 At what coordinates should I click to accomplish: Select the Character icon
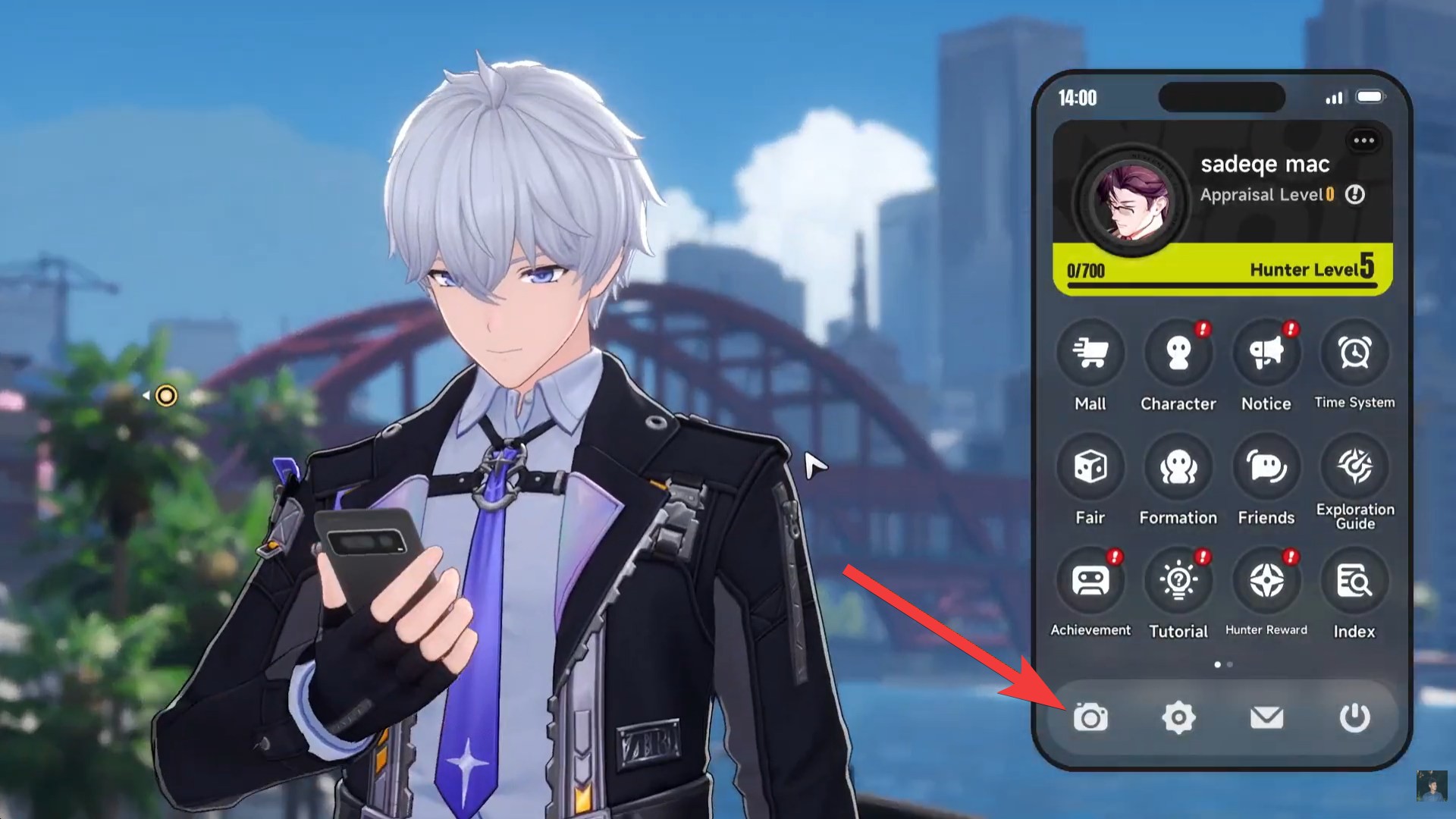point(1178,351)
